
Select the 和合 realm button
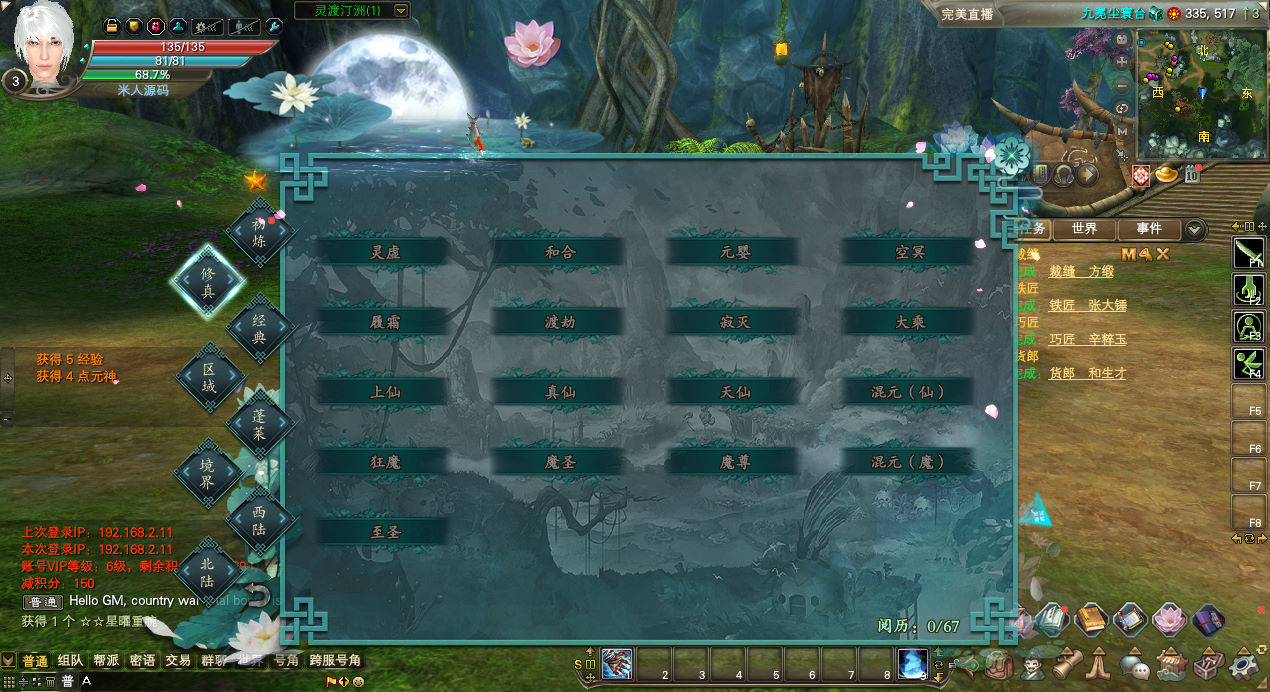pos(560,252)
